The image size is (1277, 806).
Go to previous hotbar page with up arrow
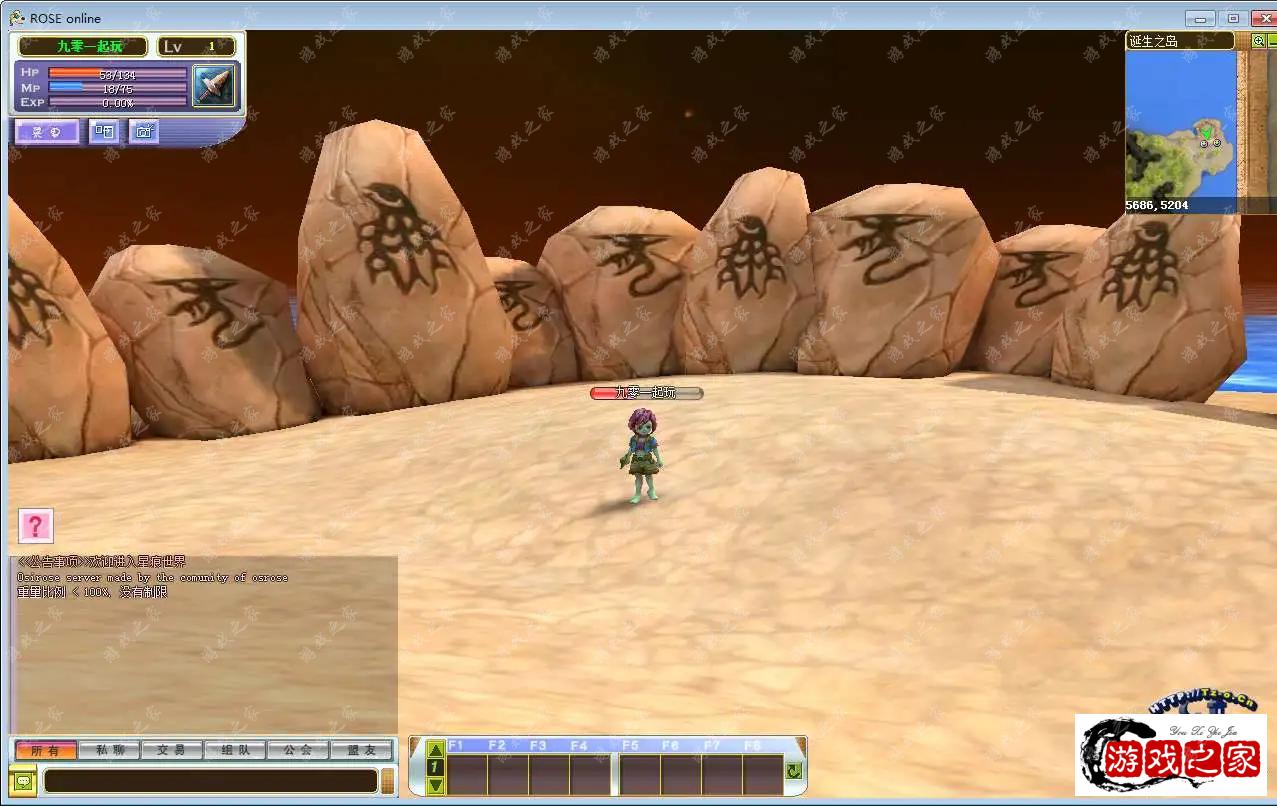coord(435,749)
